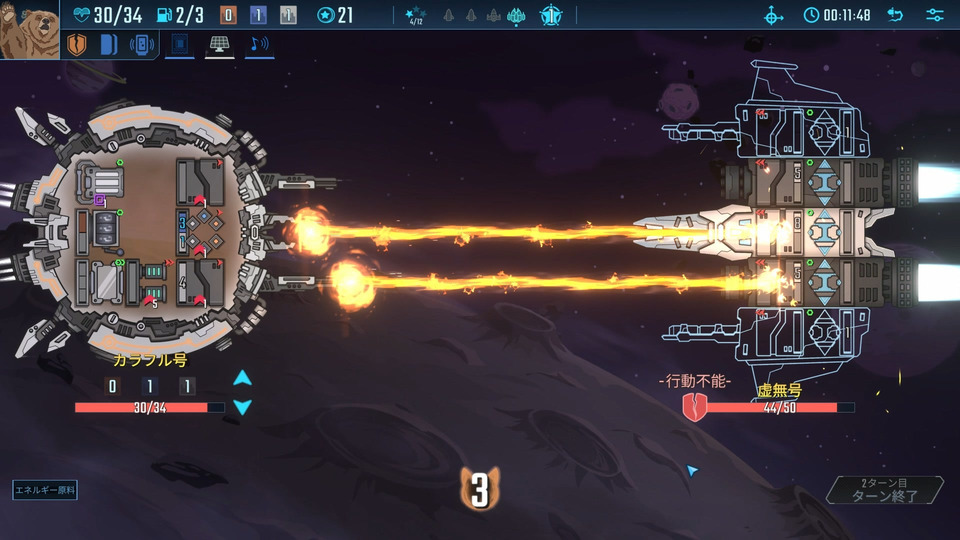Screen dimensions: 960x540
Task: Click the cyan down arrow beside the ship
Action: point(242,407)
